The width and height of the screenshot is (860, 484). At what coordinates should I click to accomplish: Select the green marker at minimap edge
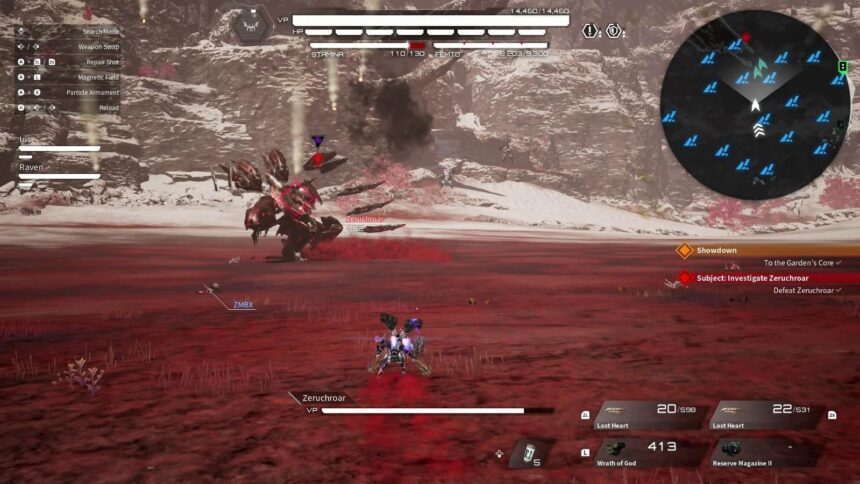[x=843, y=68]
